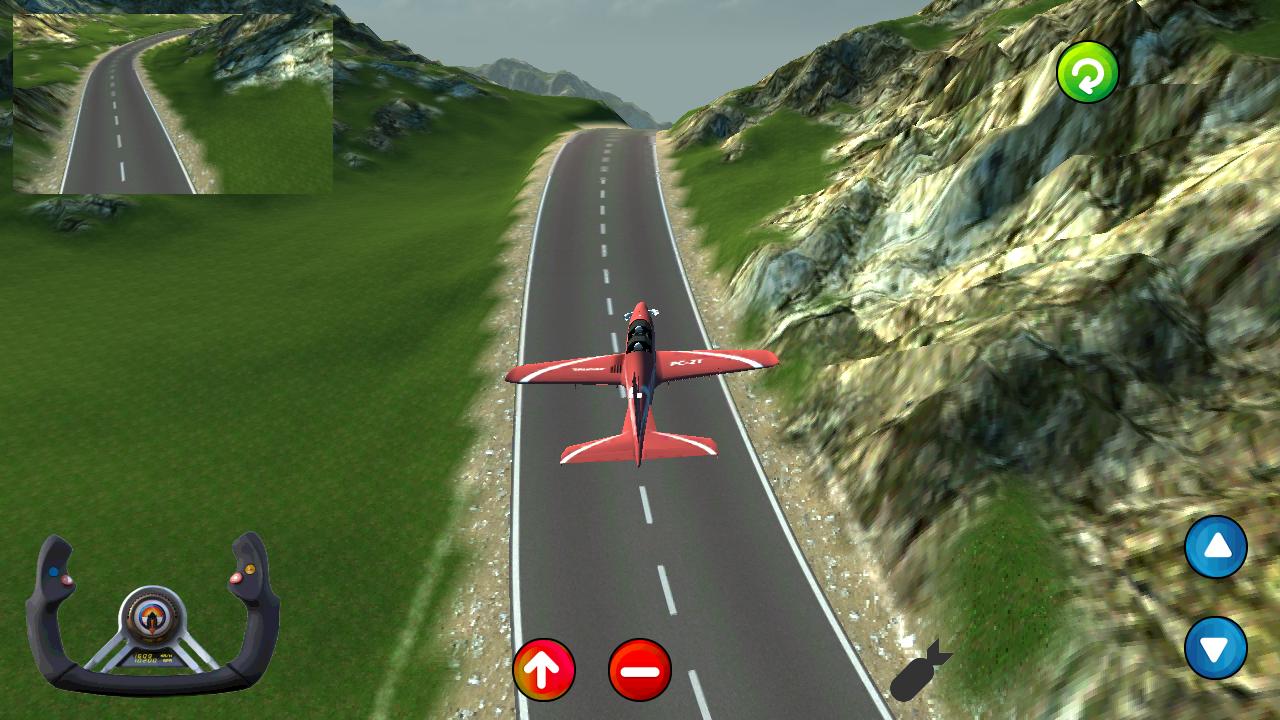This screenshot has width=1280, height=720.
Task: Rotate the compass dial ring
Action: coord(151,597)
